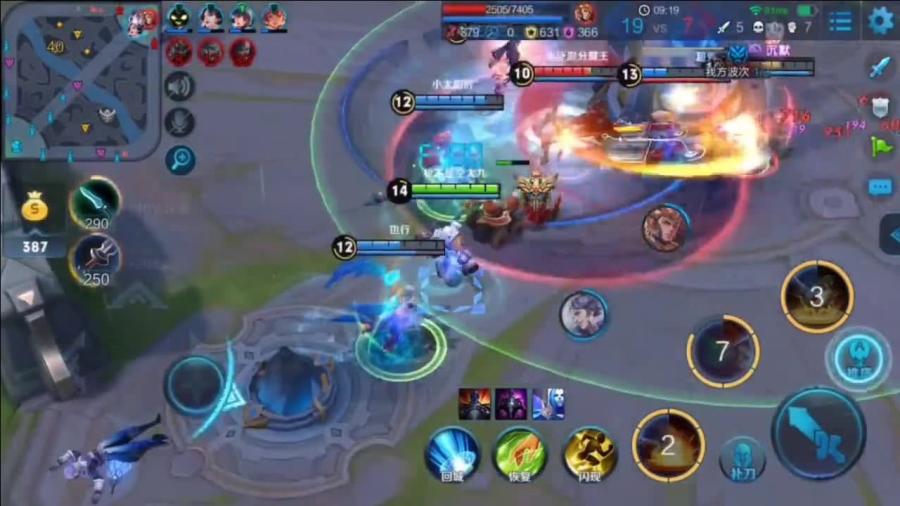
Task: Buy the recommended item costing 290
Action: [96, 202]
